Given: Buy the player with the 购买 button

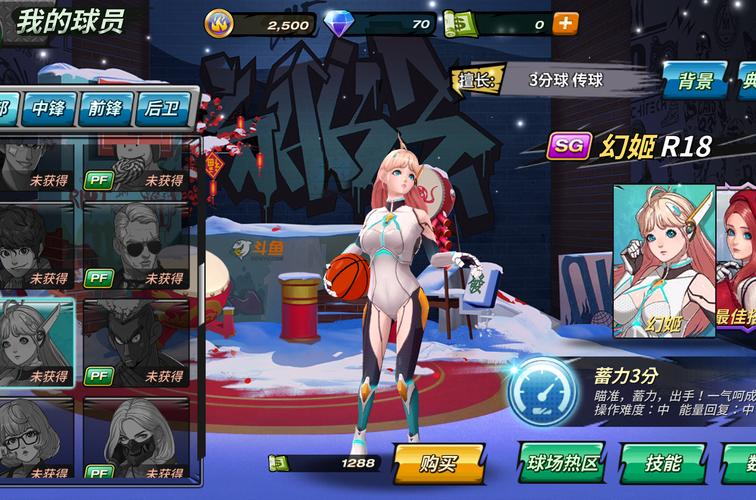Looking at the screenshot, I should (x=439, y=463).
